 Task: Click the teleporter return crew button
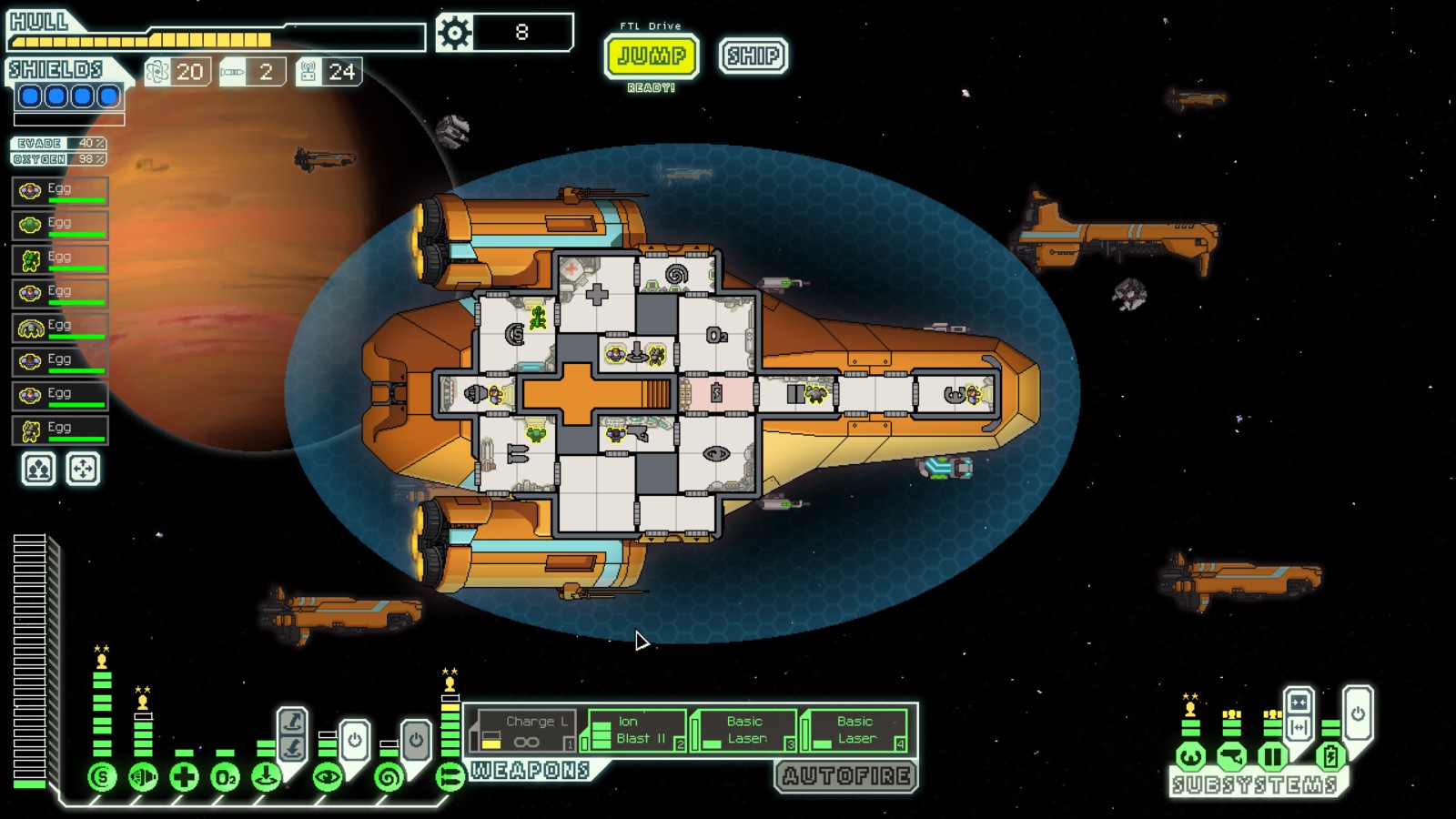292,749
